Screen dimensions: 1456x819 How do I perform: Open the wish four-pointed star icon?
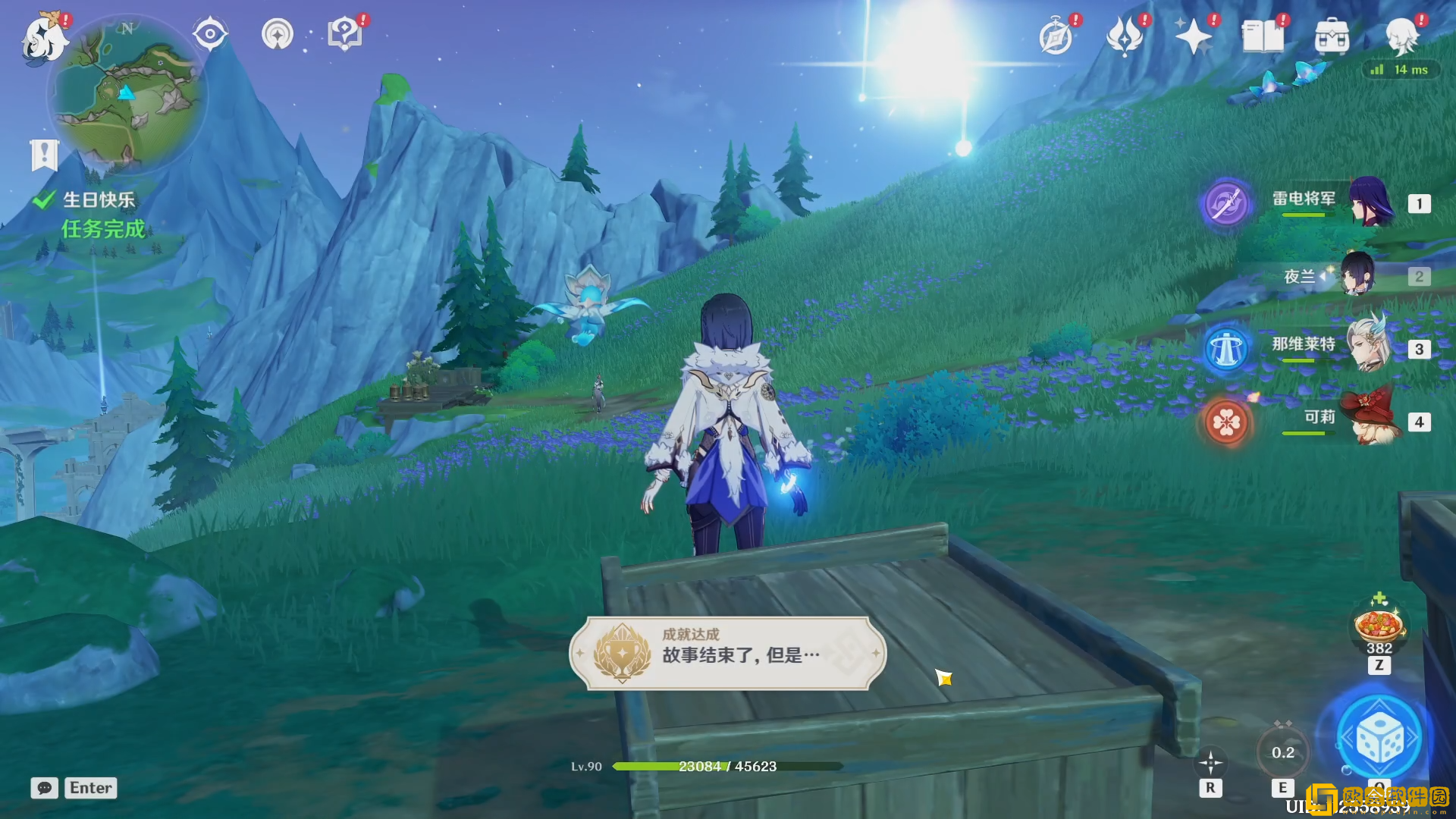[x=1193, y=36]
